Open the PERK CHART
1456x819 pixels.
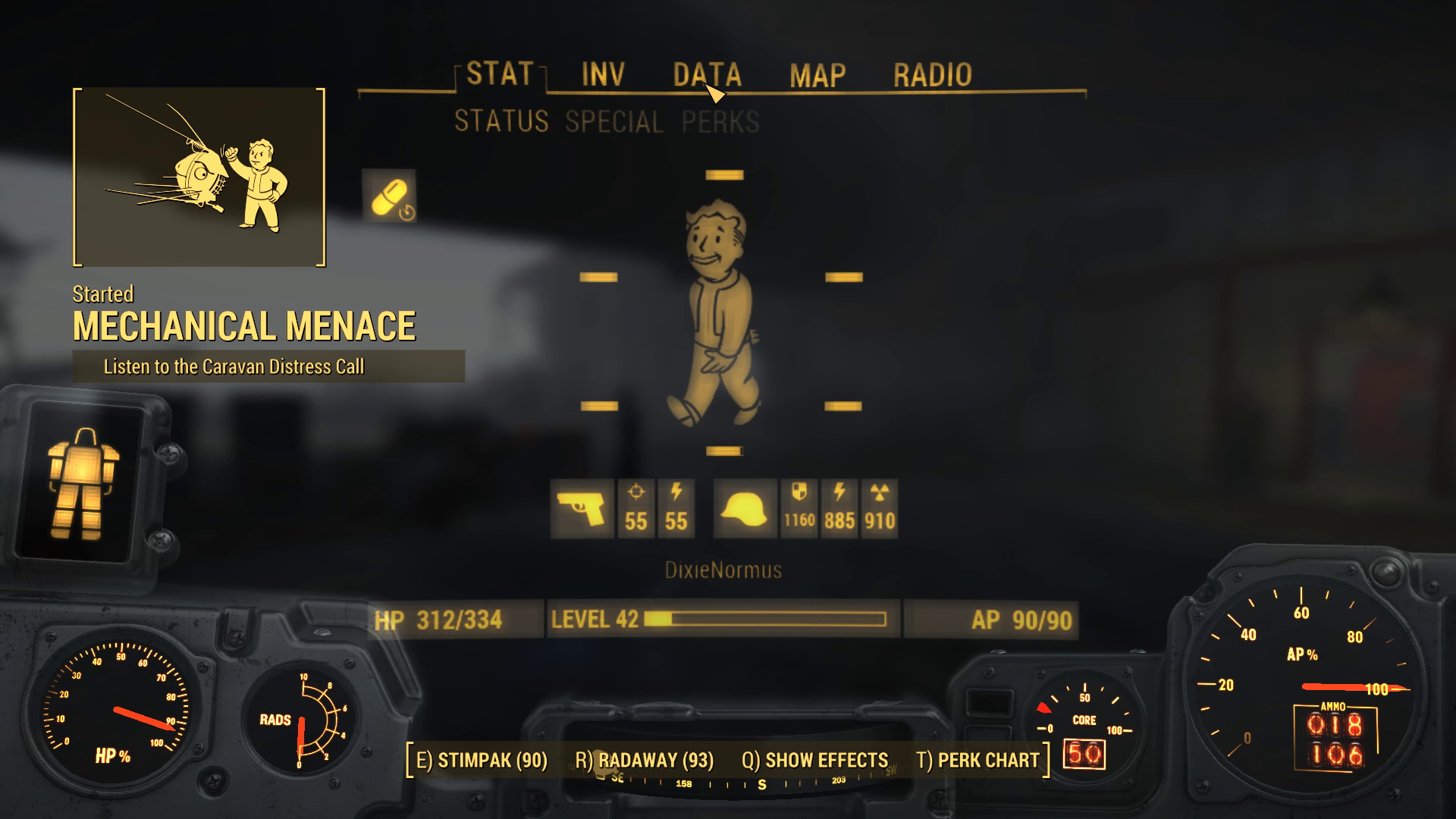pyautogui.click(x=978, y=760)
